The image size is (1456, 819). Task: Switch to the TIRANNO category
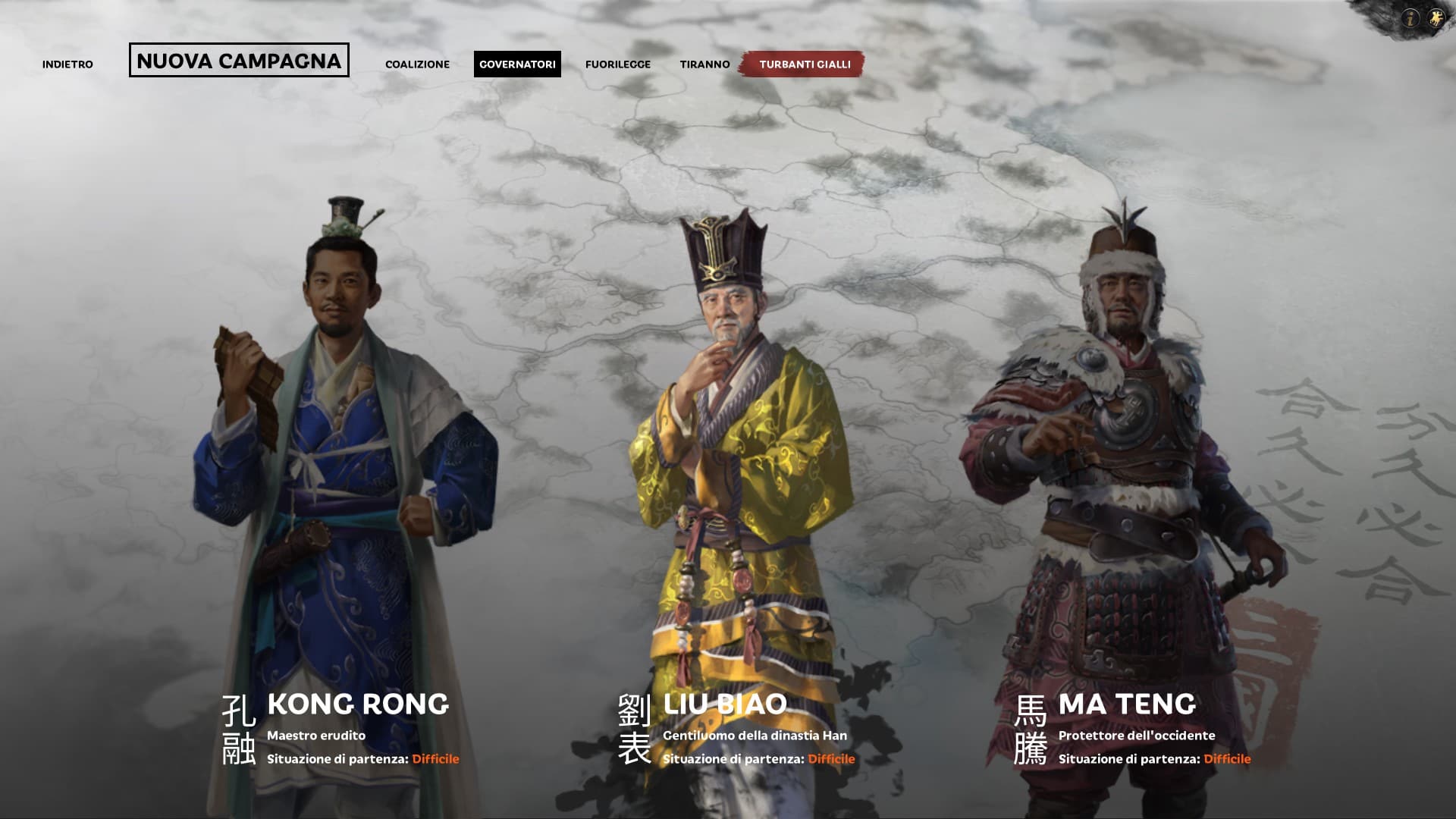(x=706, y=64)
